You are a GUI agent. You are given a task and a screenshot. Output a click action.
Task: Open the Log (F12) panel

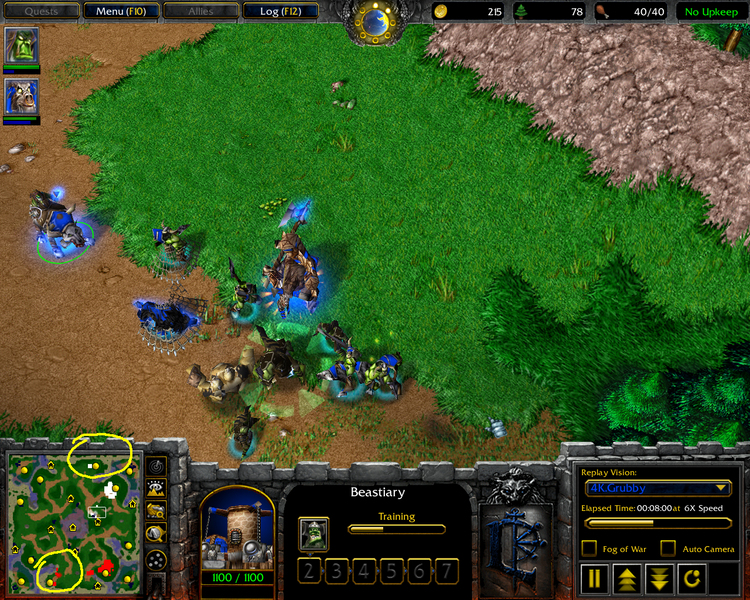[281, 12]
